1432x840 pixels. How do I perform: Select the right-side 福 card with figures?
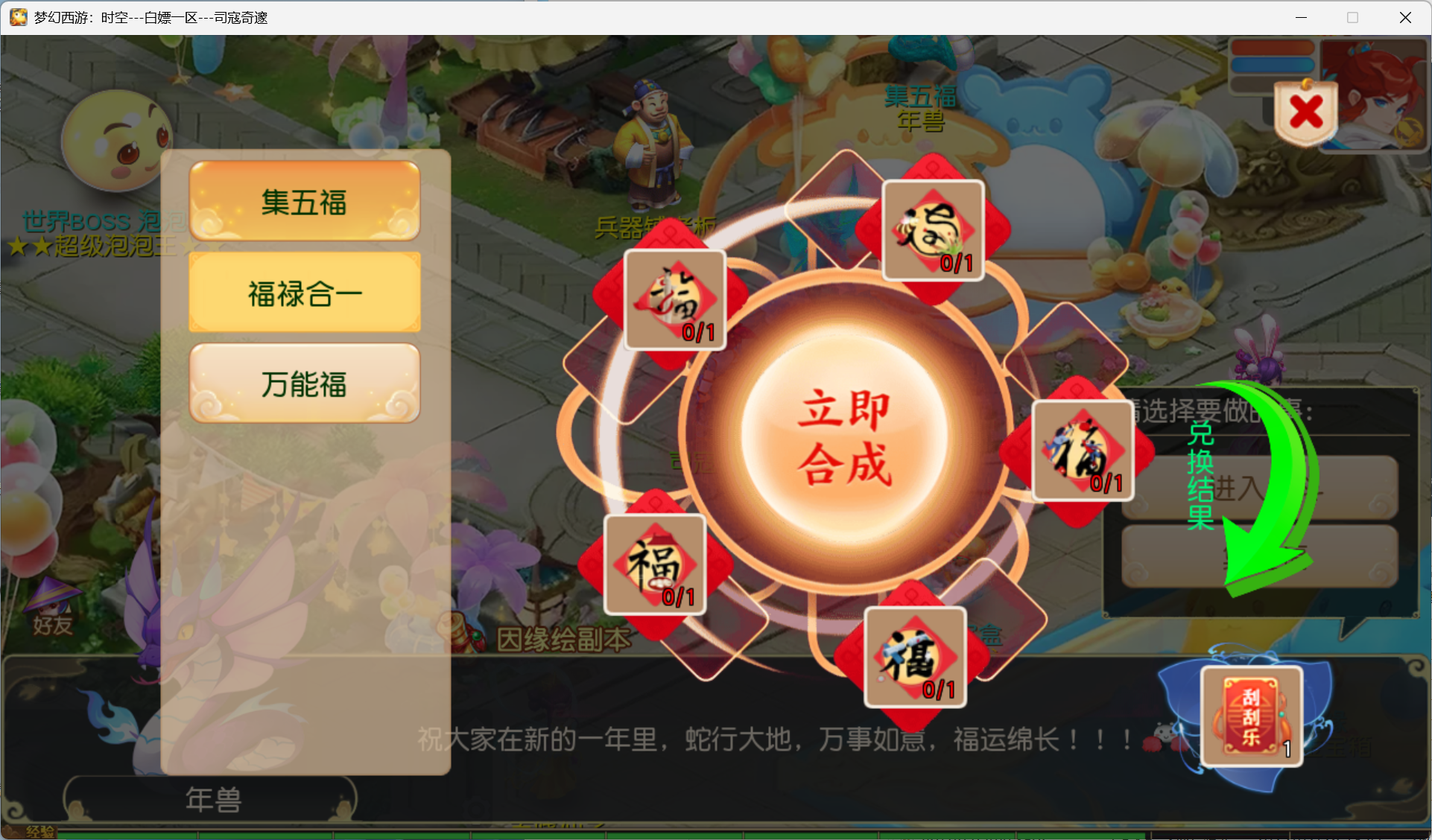[x=1082, y=451]
